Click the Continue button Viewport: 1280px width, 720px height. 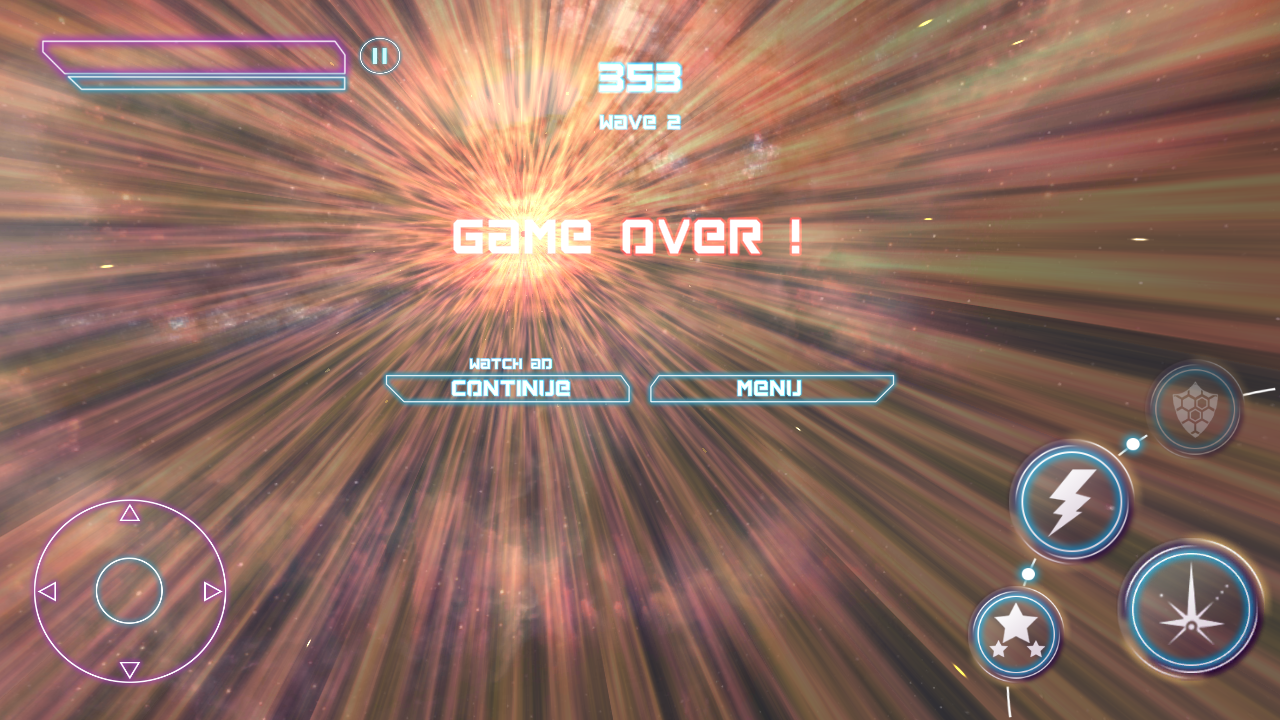(x=508, y=389)
